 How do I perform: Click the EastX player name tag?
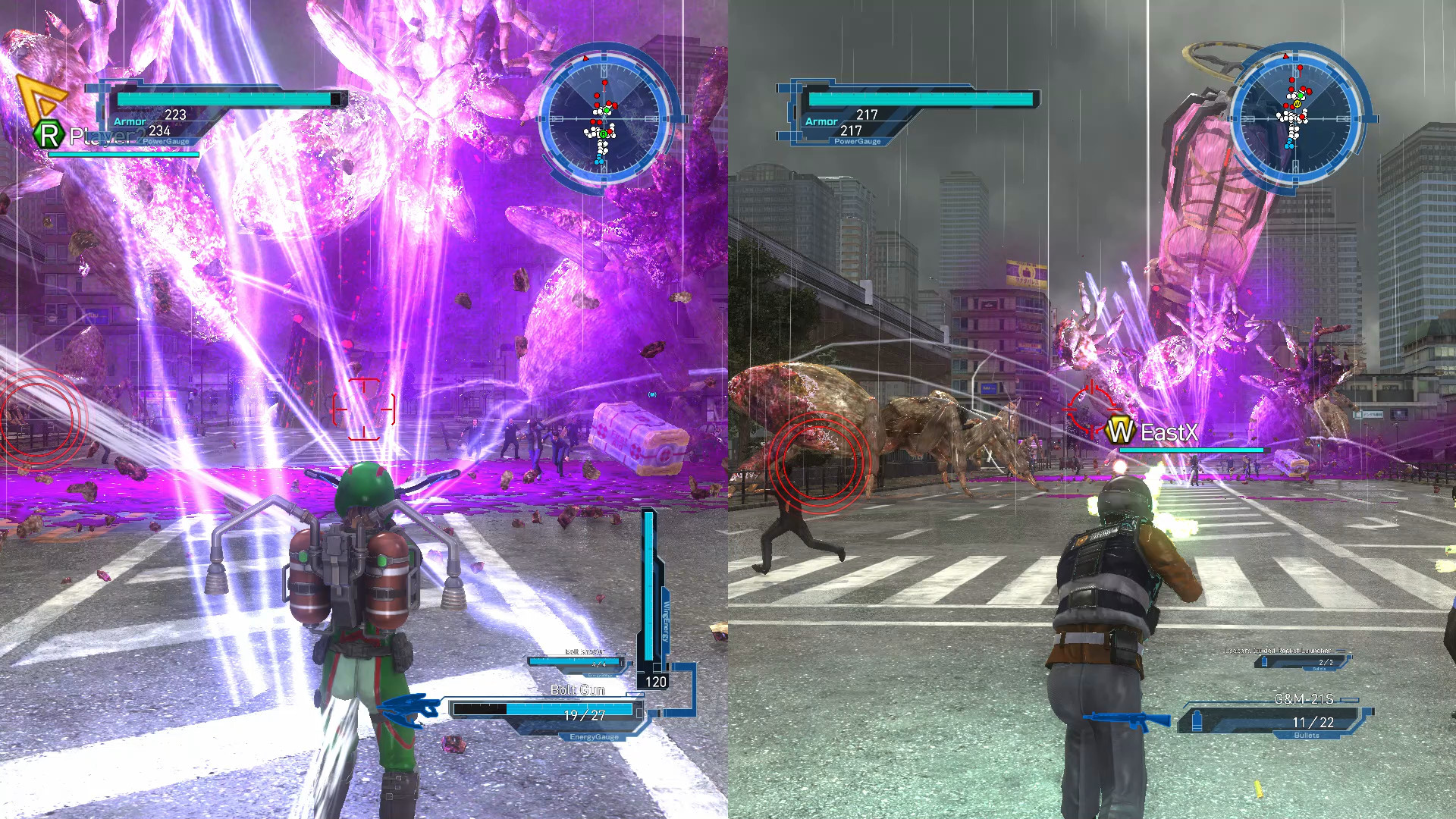pos(1168,433)
